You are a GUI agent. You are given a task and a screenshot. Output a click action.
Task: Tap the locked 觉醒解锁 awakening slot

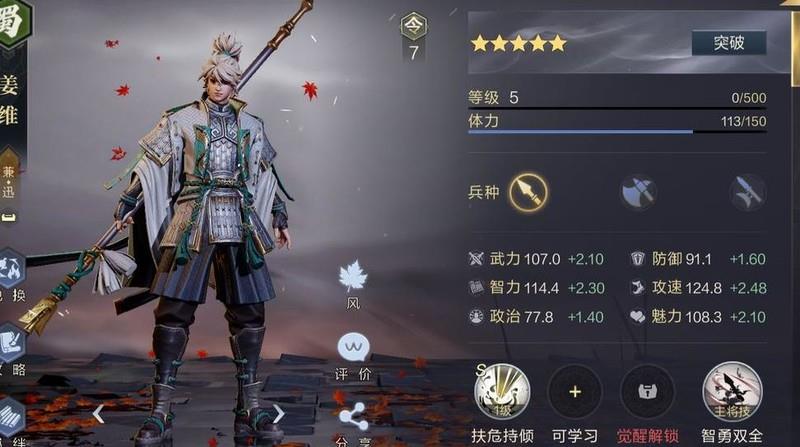648,390
